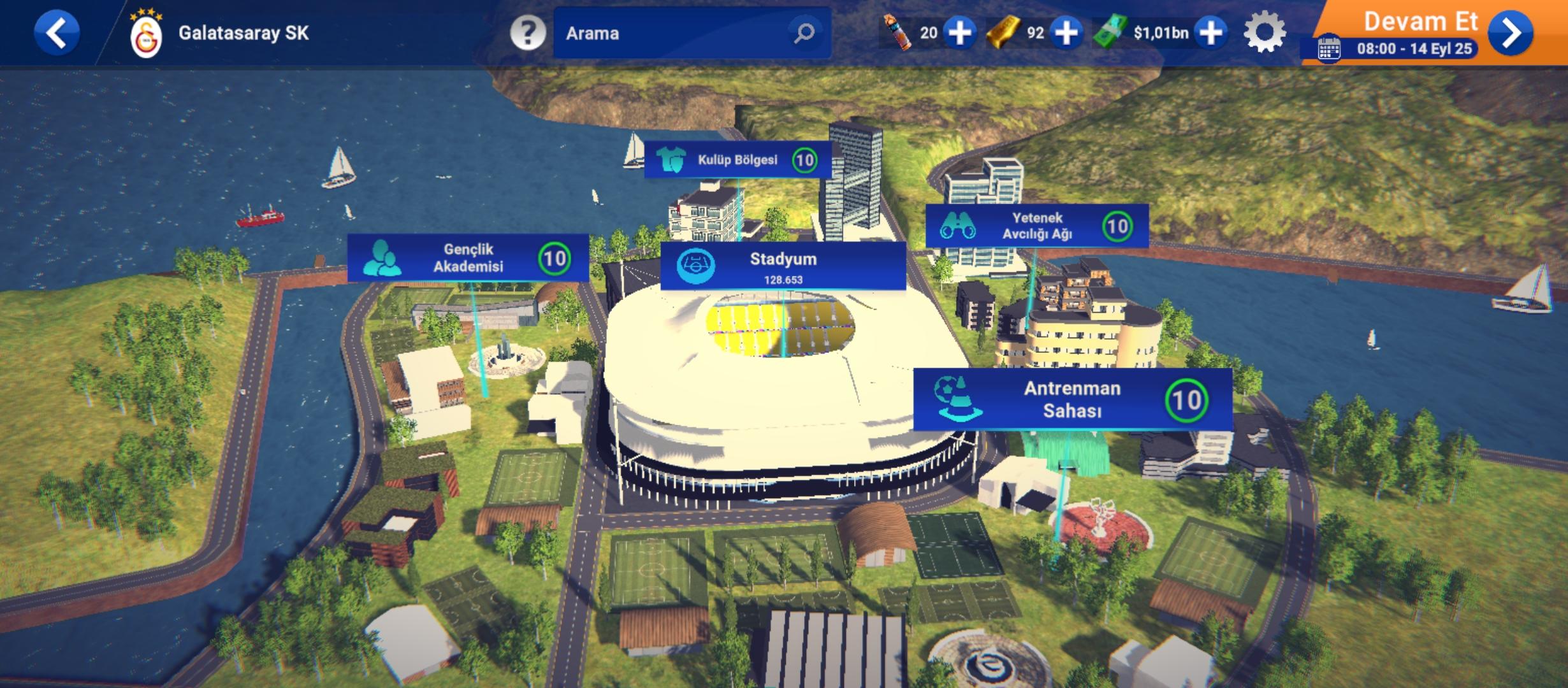This screenshot has width=1568, height=688.
Task: Open the calendar icon beside the date
Action: (1329, 49)
